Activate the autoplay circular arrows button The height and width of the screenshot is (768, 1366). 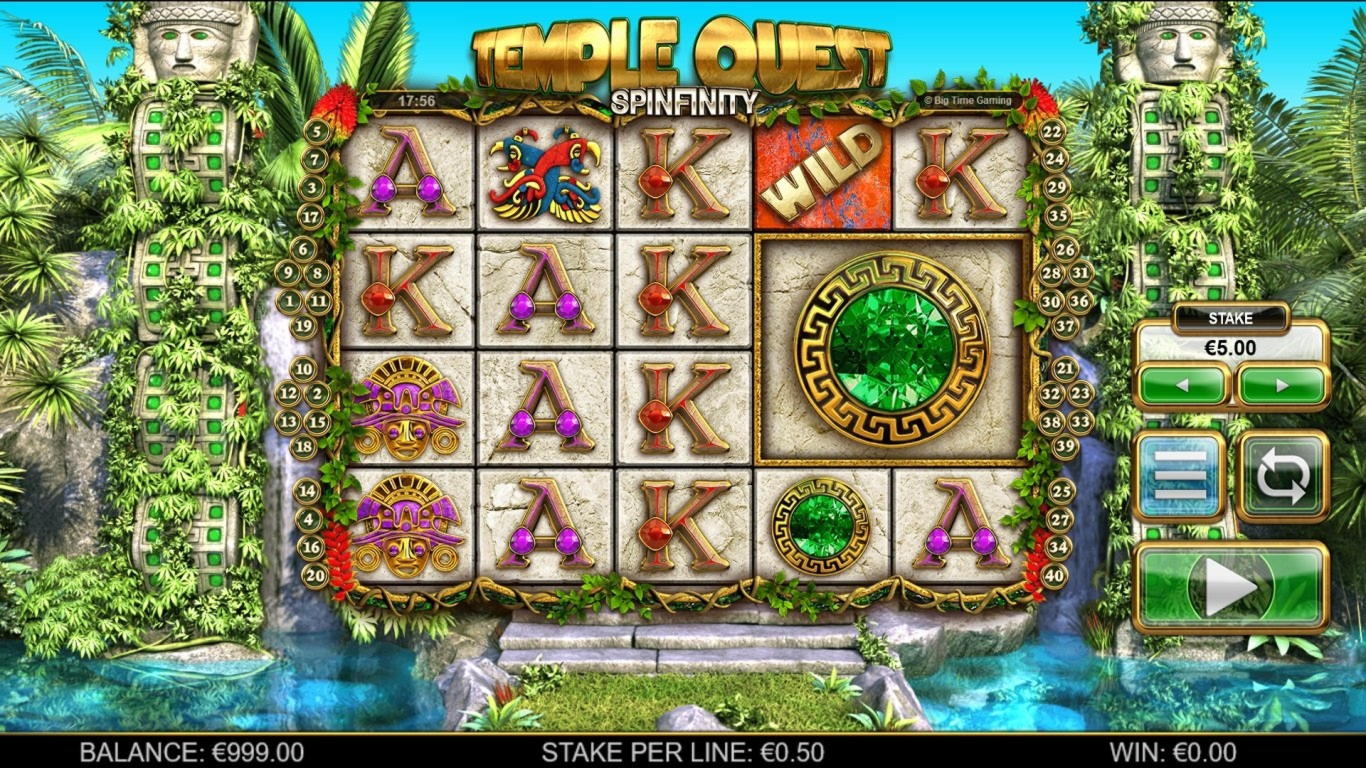pos(1282,477)
